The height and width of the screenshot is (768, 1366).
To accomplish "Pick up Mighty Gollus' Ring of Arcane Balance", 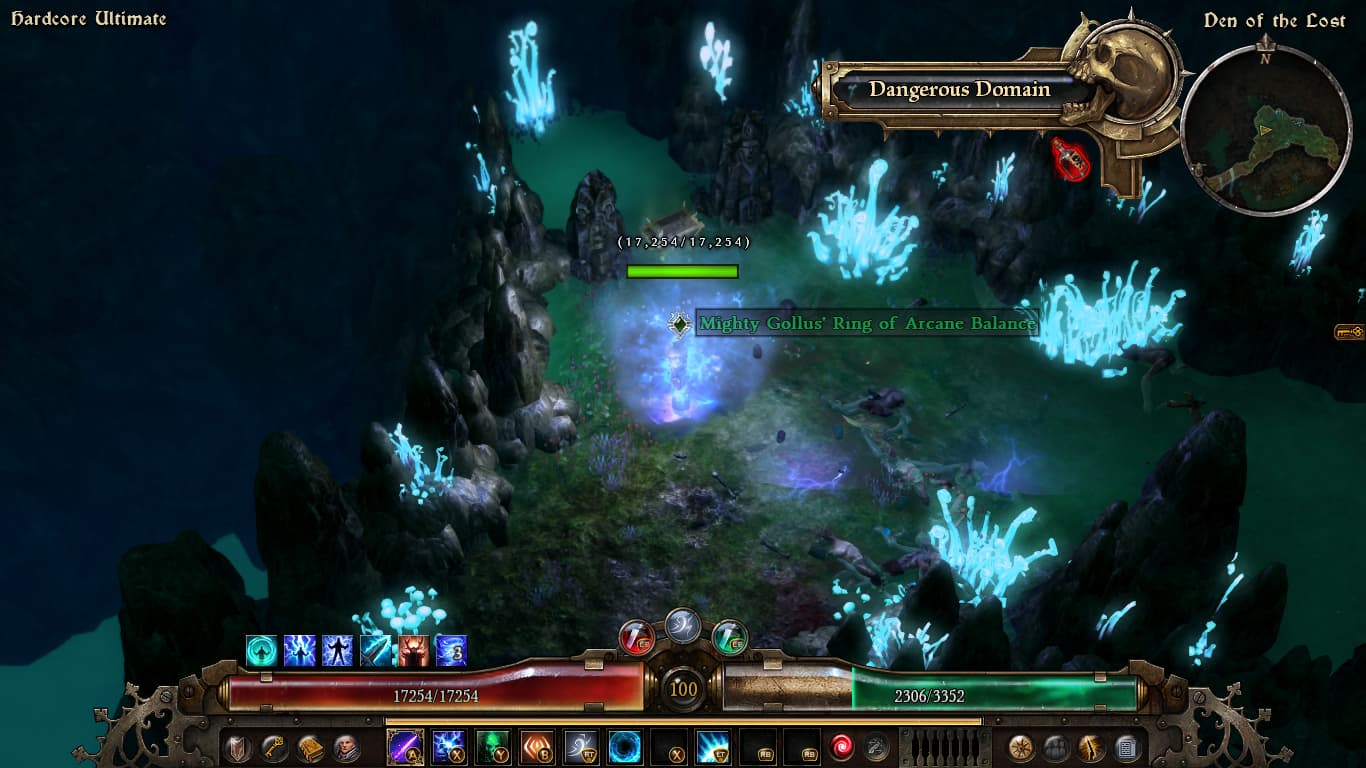I will tap(866, 324).
